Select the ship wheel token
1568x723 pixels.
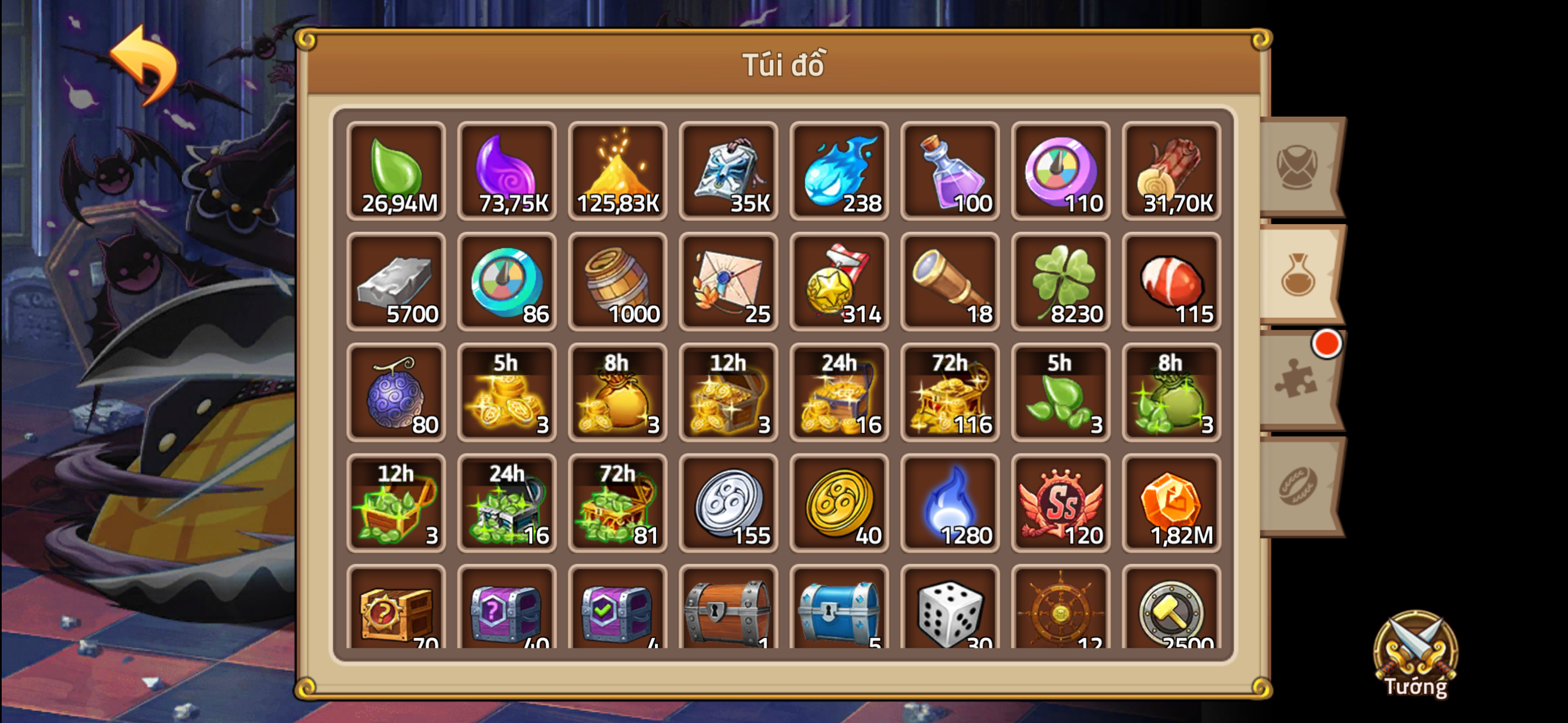pos(1060,615)
